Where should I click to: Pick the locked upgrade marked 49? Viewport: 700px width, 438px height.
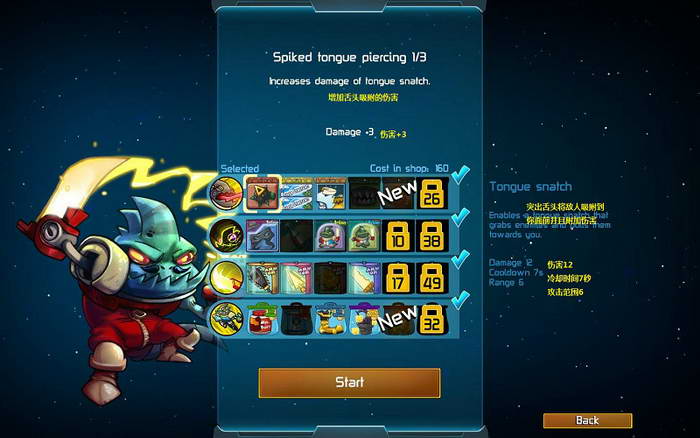point(432,278)
